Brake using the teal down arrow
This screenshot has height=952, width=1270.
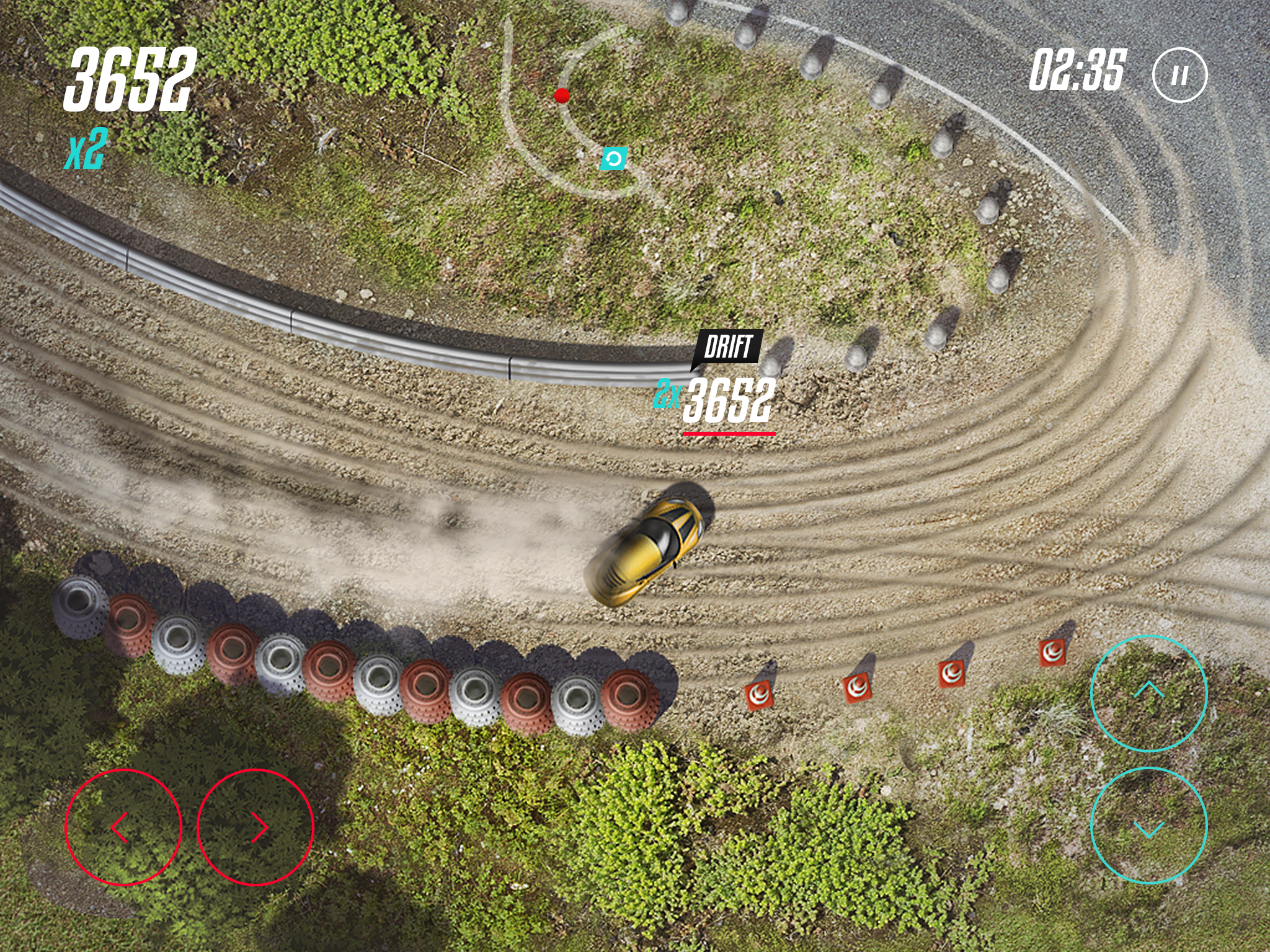[1148, 826]
